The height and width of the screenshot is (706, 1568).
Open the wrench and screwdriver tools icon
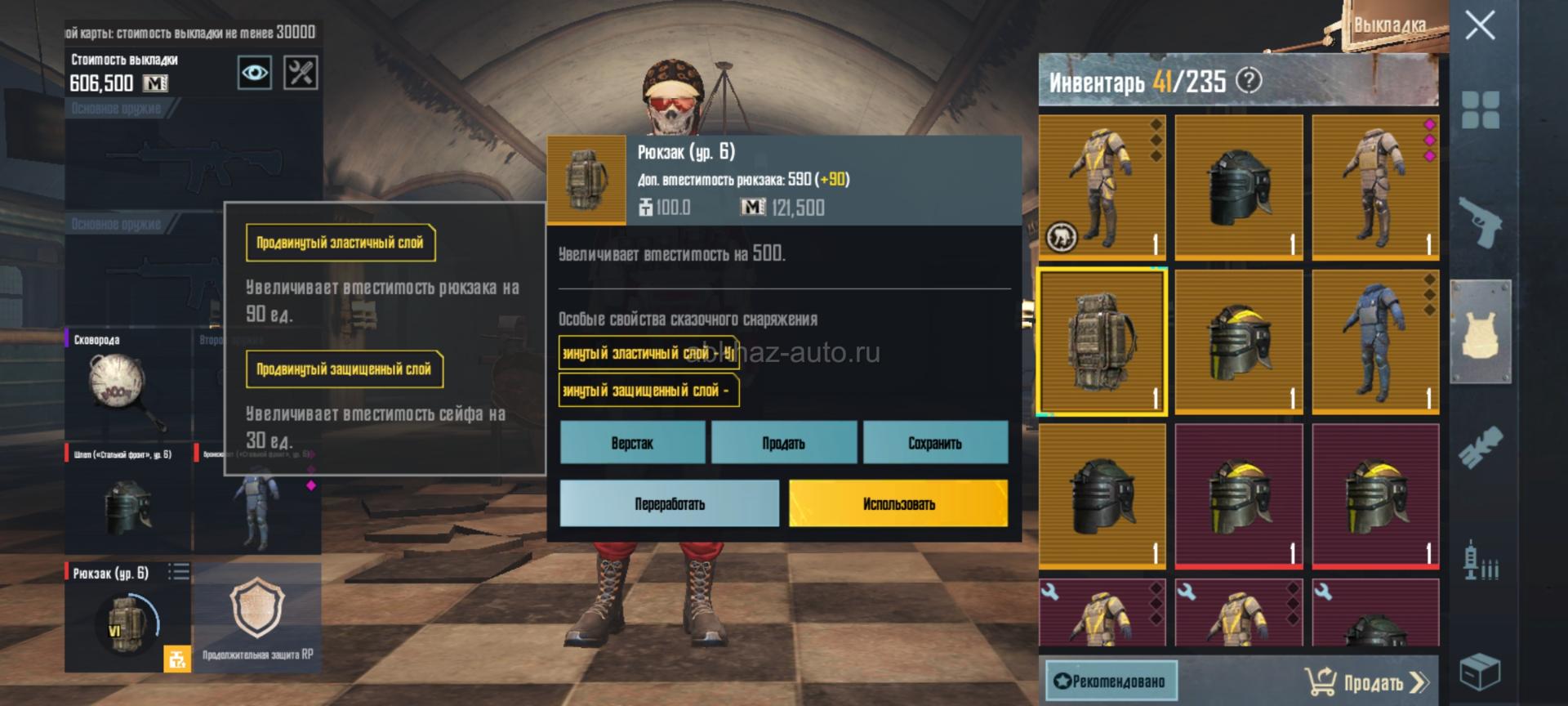tap(301, 73)
